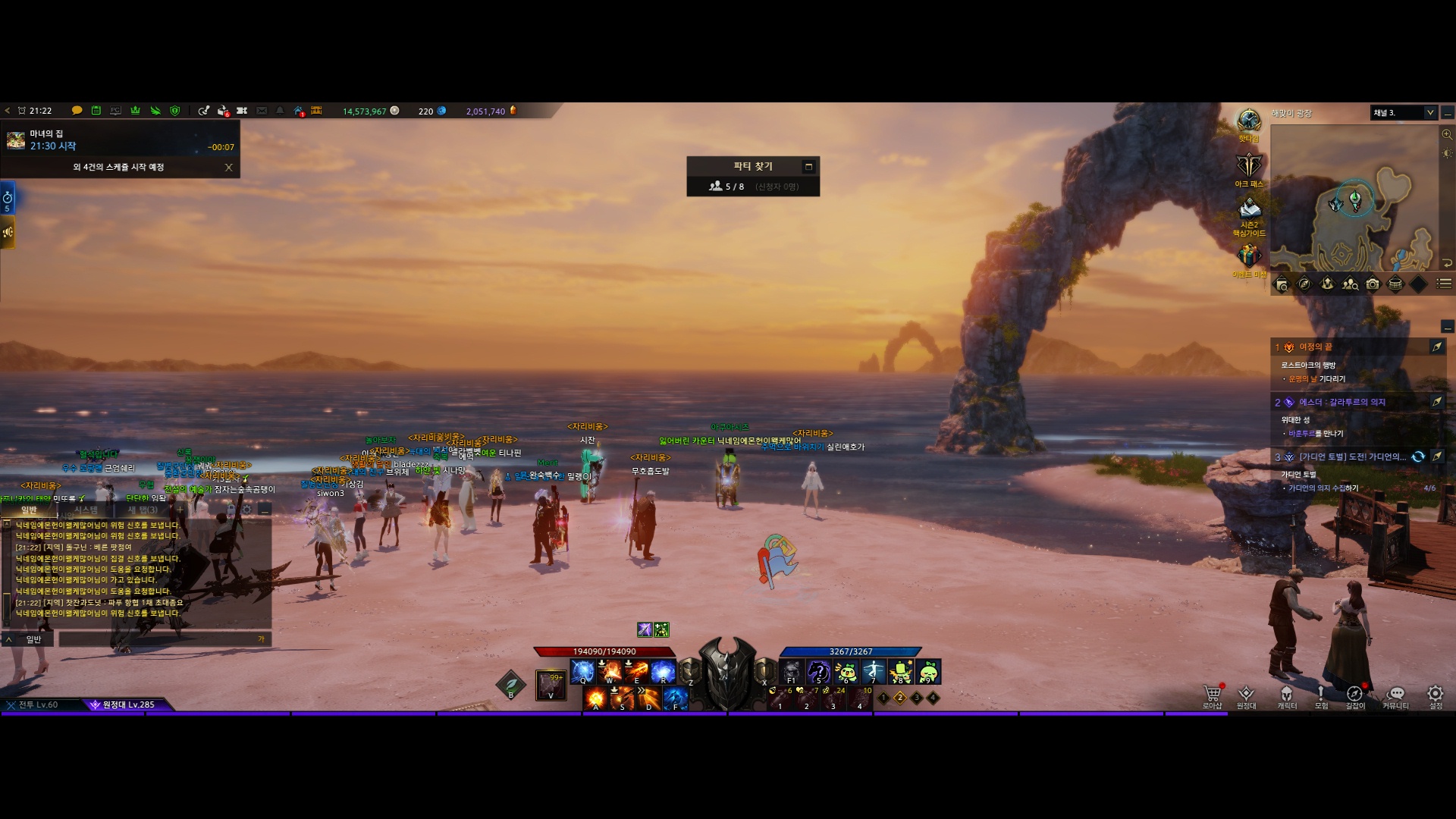The image size is (1456, 819).
Task: Open the community chat bubble menu
Action: coord(1395,694)
